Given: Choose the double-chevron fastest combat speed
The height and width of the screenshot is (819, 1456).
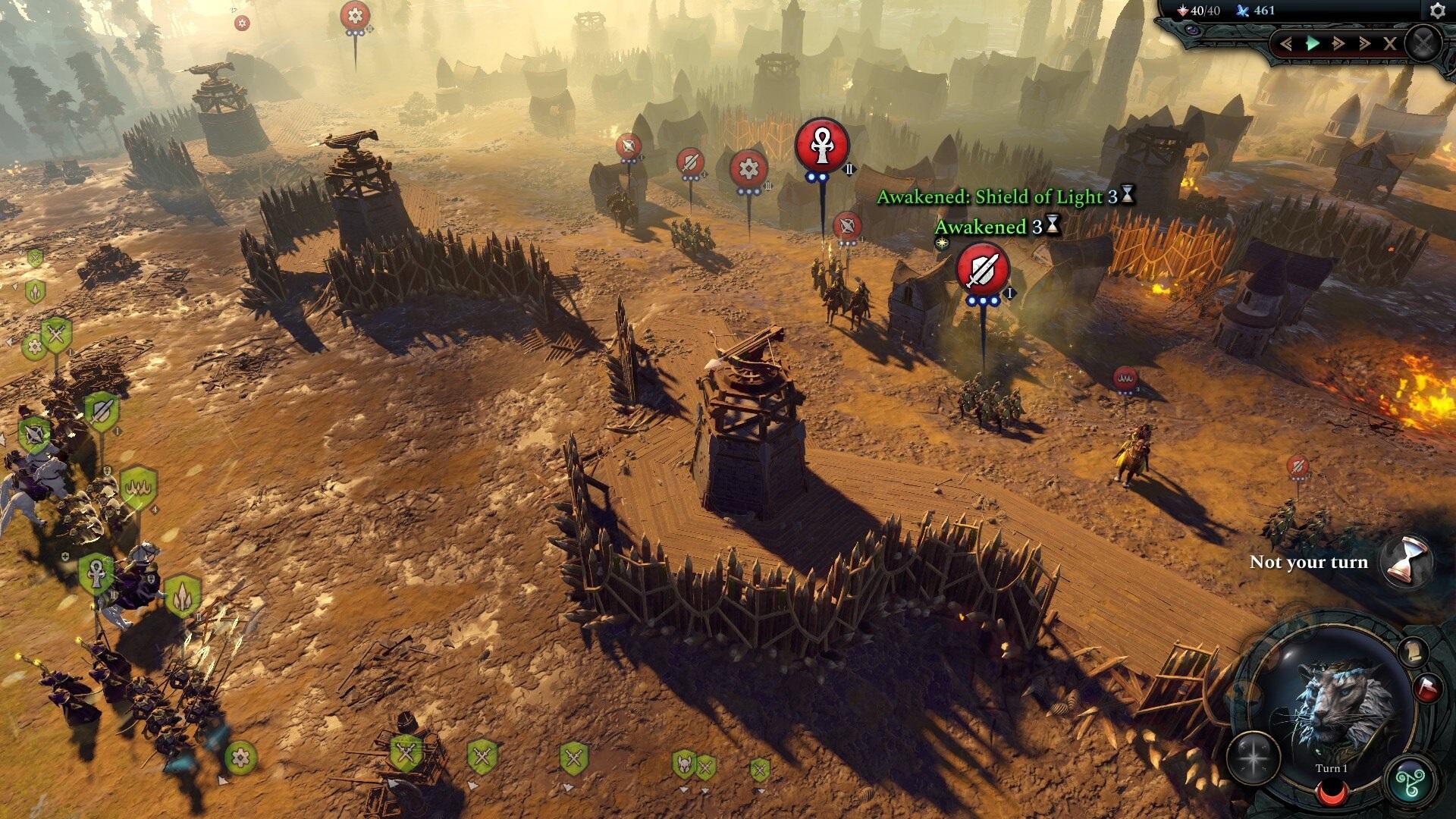Looking at the screenshot, I should point(1363,43).
